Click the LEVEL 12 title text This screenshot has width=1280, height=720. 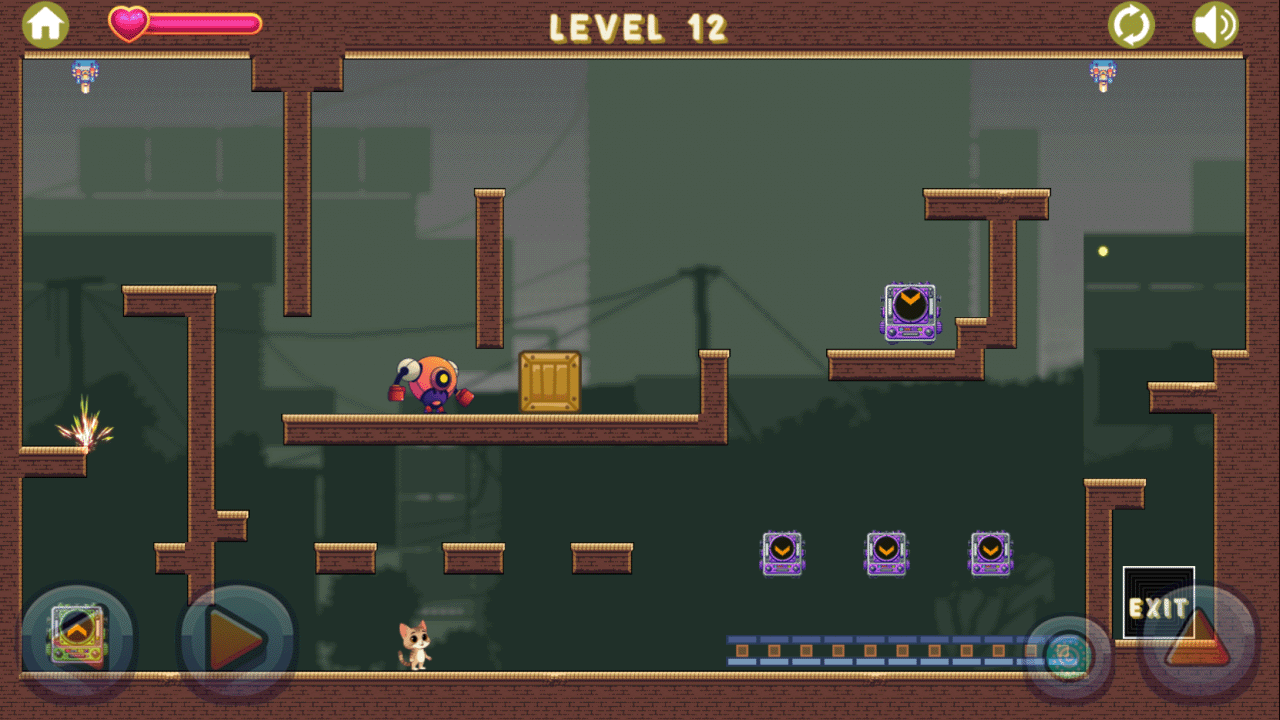638,27
